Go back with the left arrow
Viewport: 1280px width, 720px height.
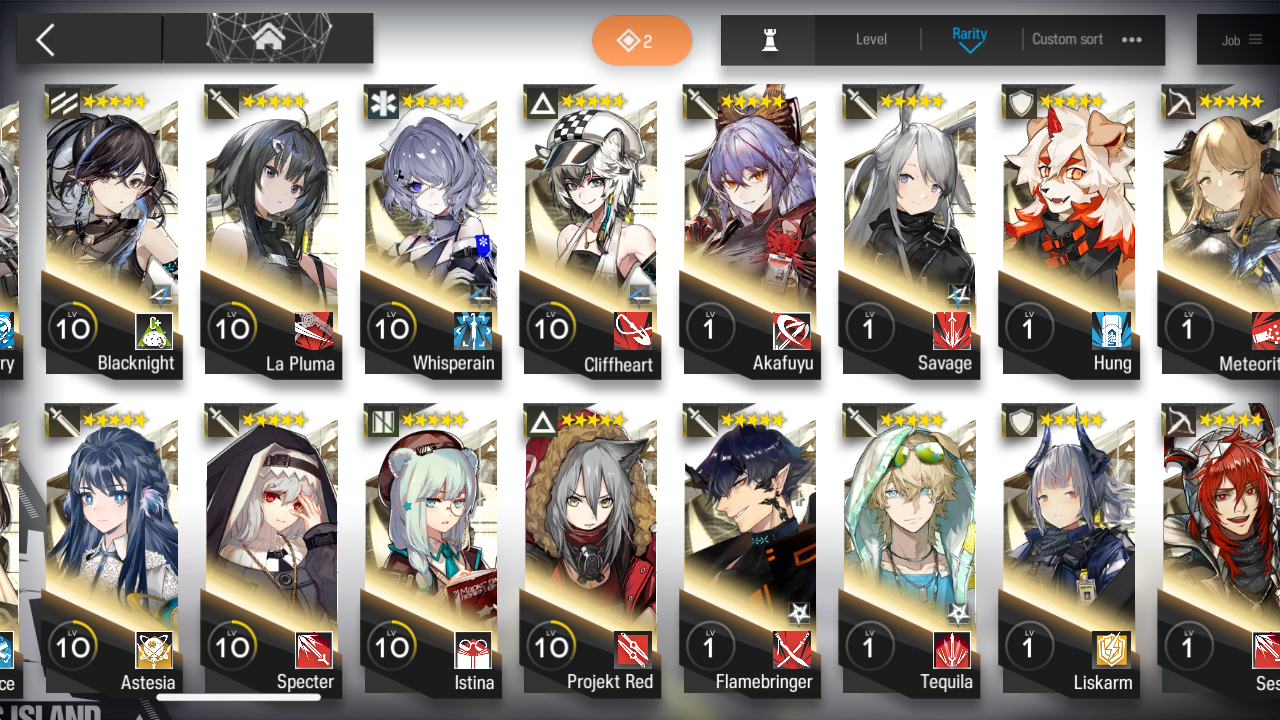click(47, 39)
